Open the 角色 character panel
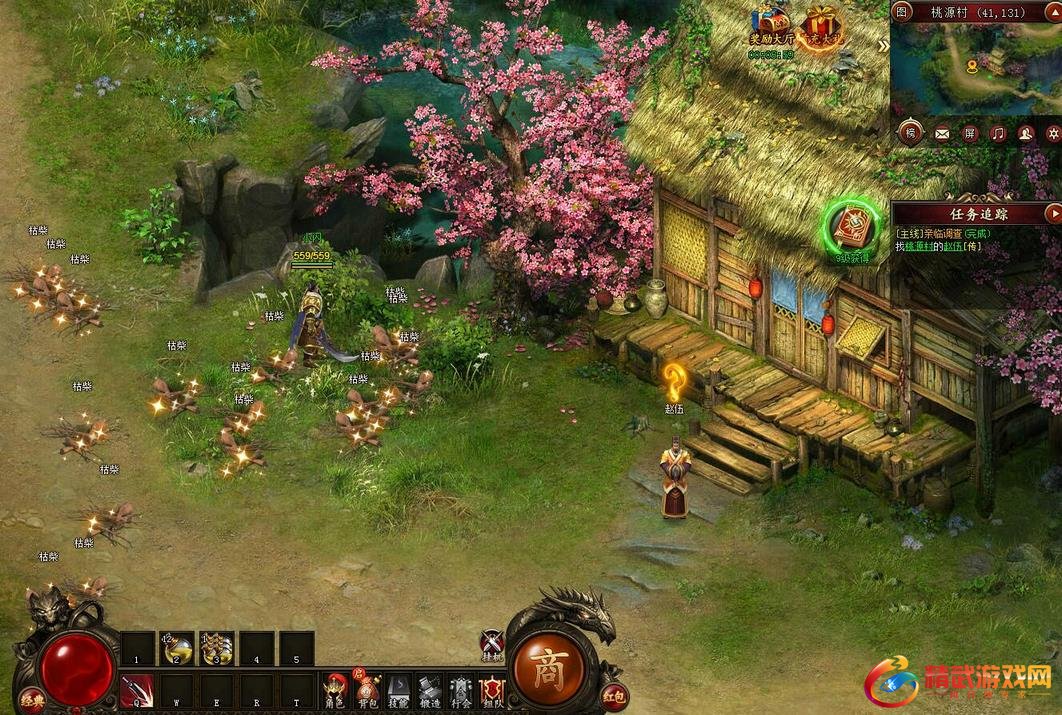This screenshot has width=1062, height=715. tap(334, 691)
